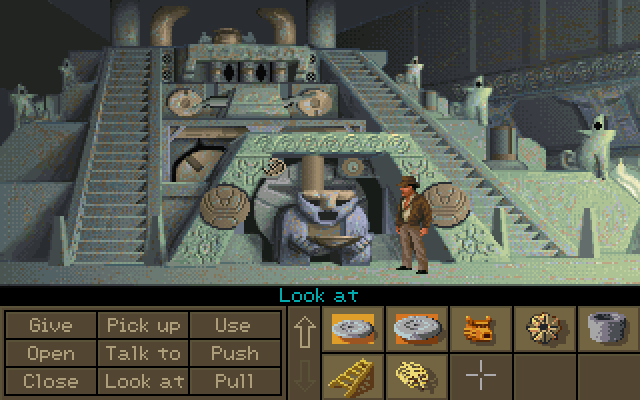Click the Push verb
Screen dimensions: 640x400
[x=233, y=353]
